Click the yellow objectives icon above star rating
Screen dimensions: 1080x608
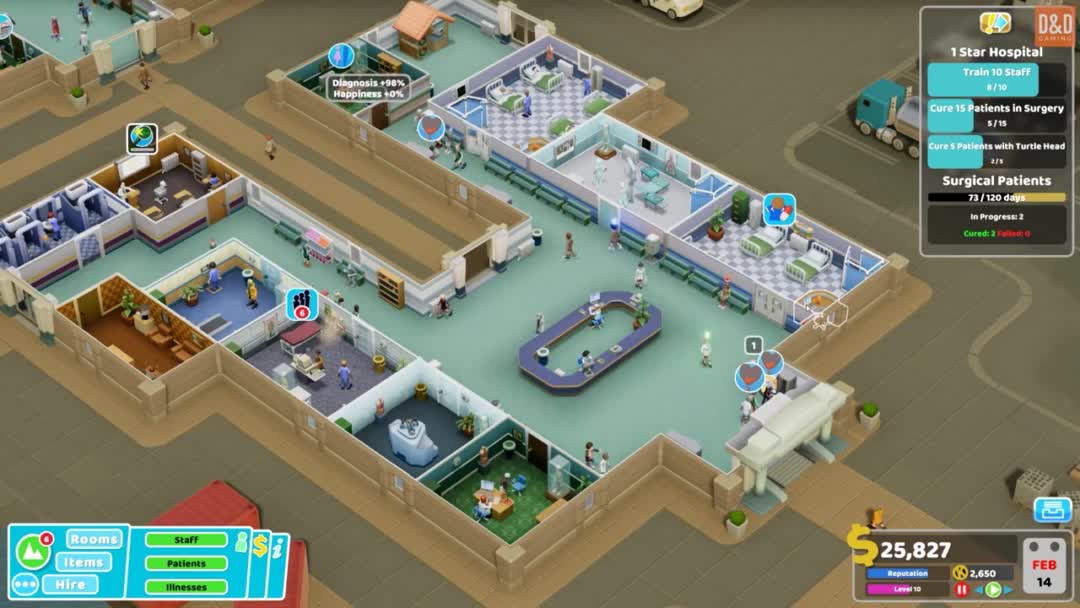coord(995,23)
